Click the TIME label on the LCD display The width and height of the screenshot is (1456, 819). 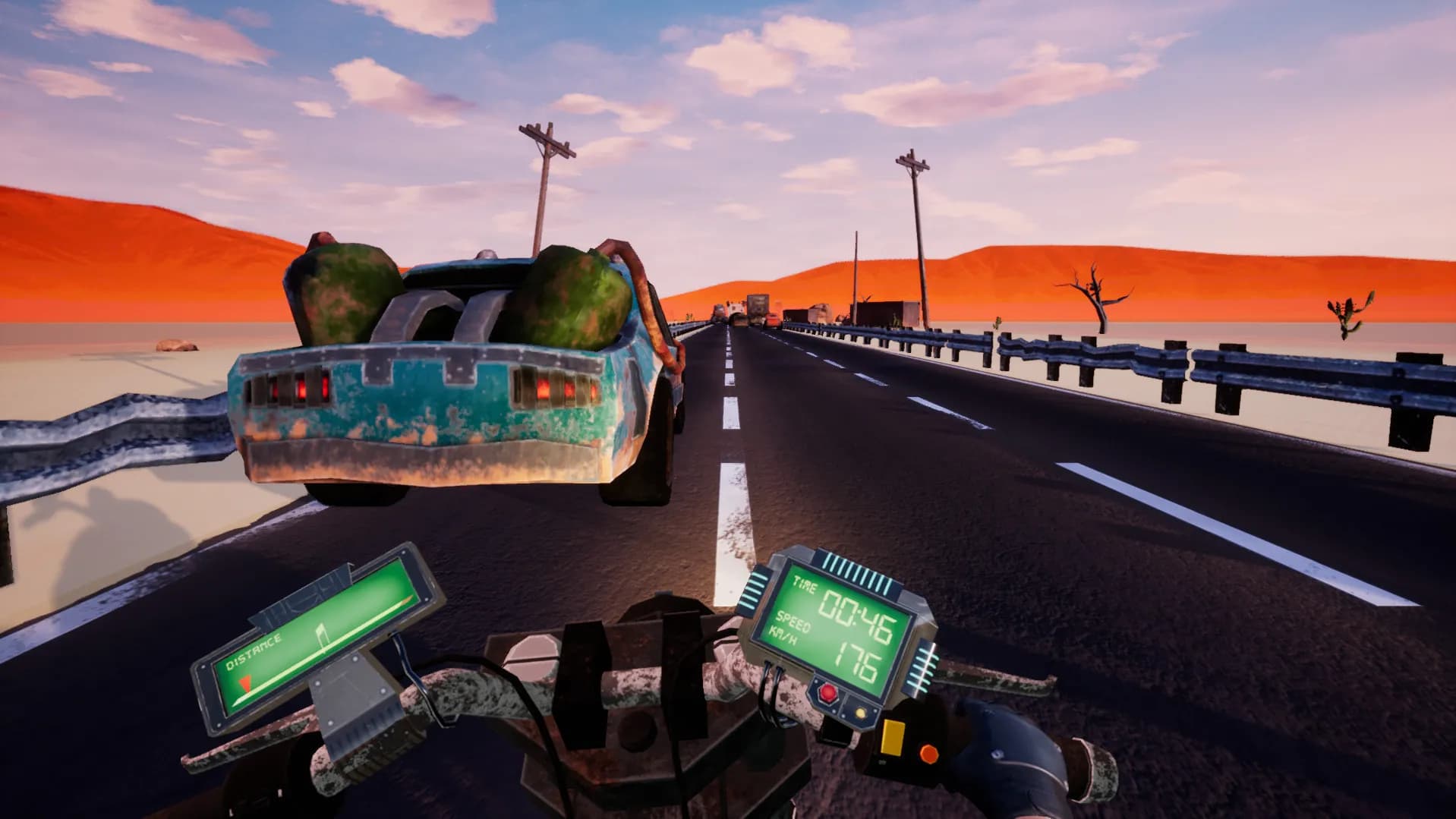pyautogui.click(x=805, y=583)
